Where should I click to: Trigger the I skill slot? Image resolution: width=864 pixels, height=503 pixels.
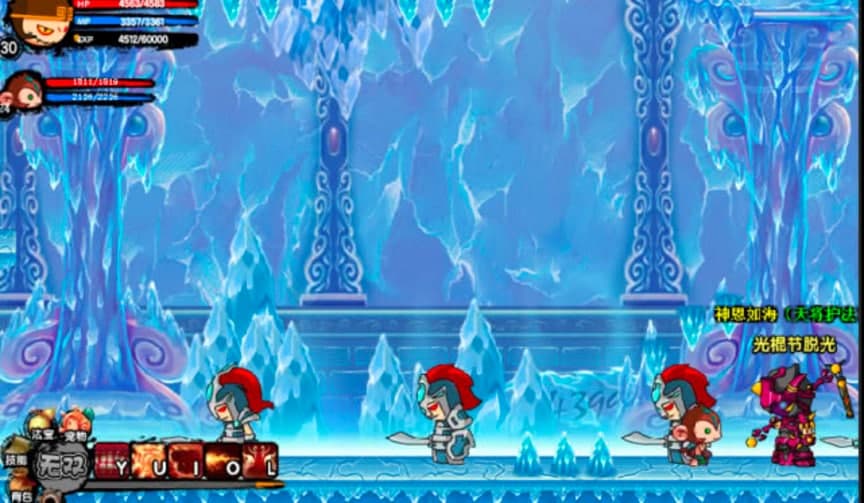coord(186,461)
